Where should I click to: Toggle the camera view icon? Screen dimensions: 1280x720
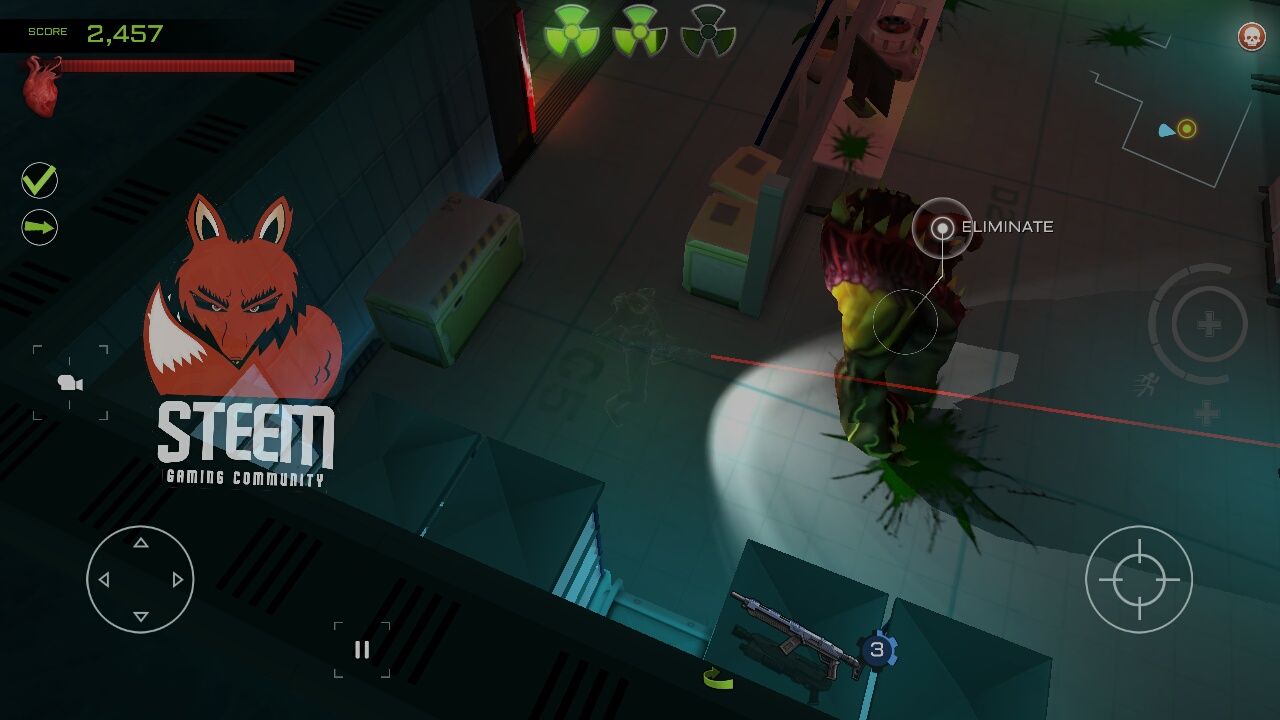70,382
